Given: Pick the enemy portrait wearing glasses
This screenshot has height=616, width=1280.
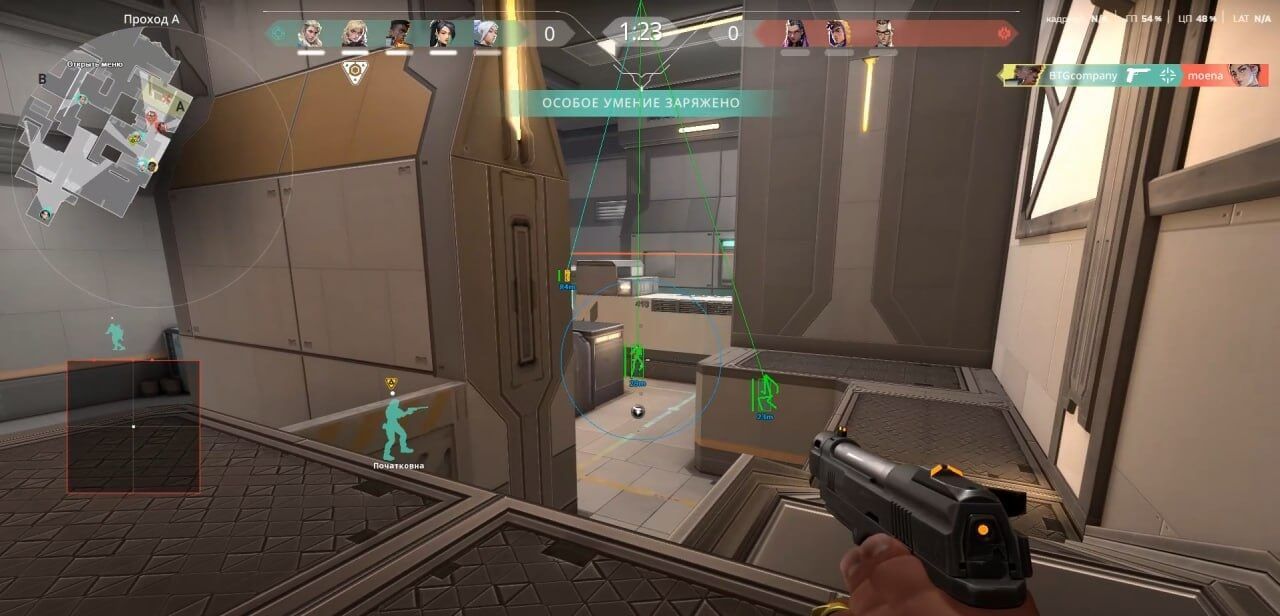Looking at the screenshot, I should (x=882, y=34).
